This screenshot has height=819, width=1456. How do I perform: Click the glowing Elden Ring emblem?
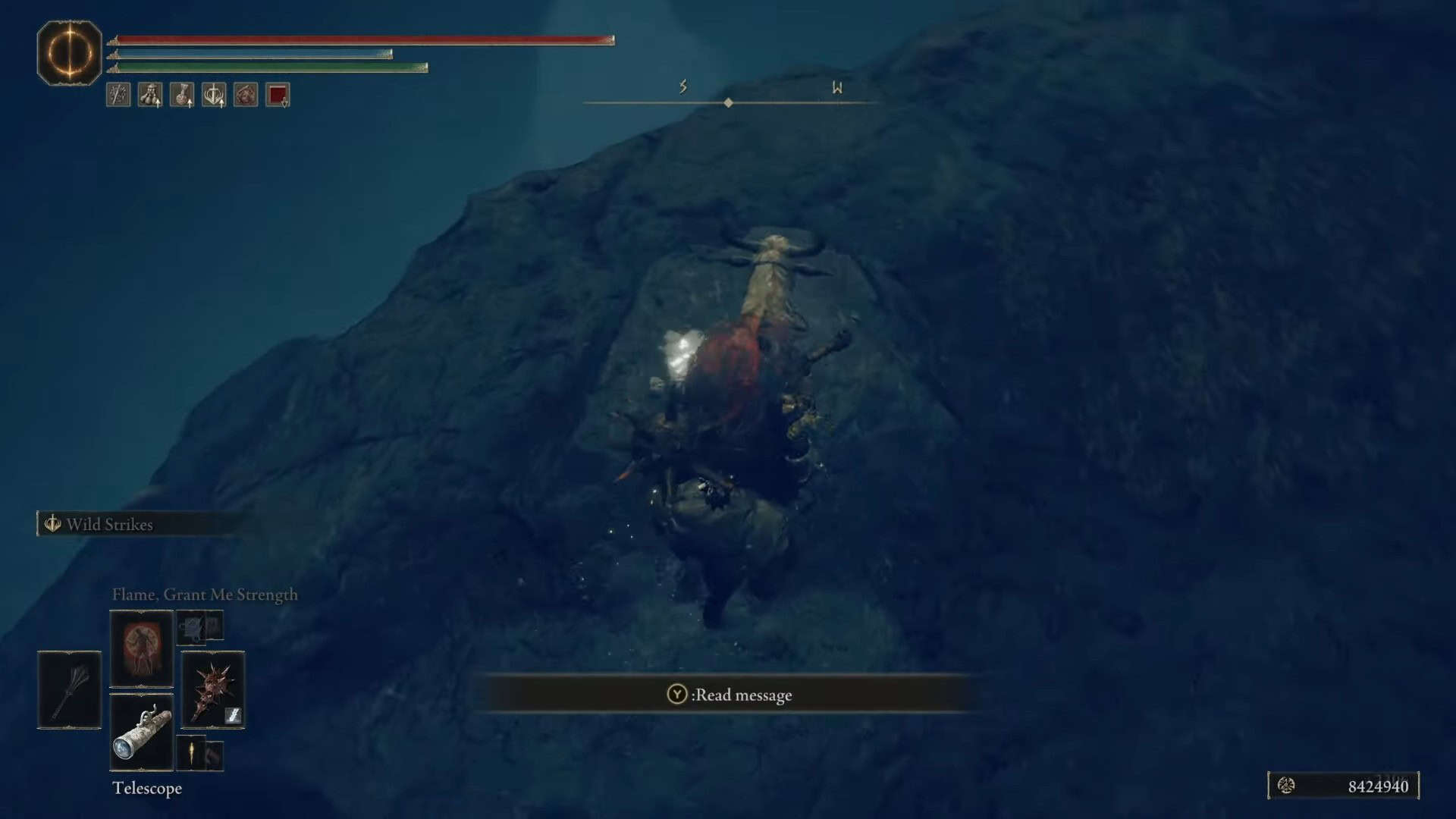[x=69, y=53]
